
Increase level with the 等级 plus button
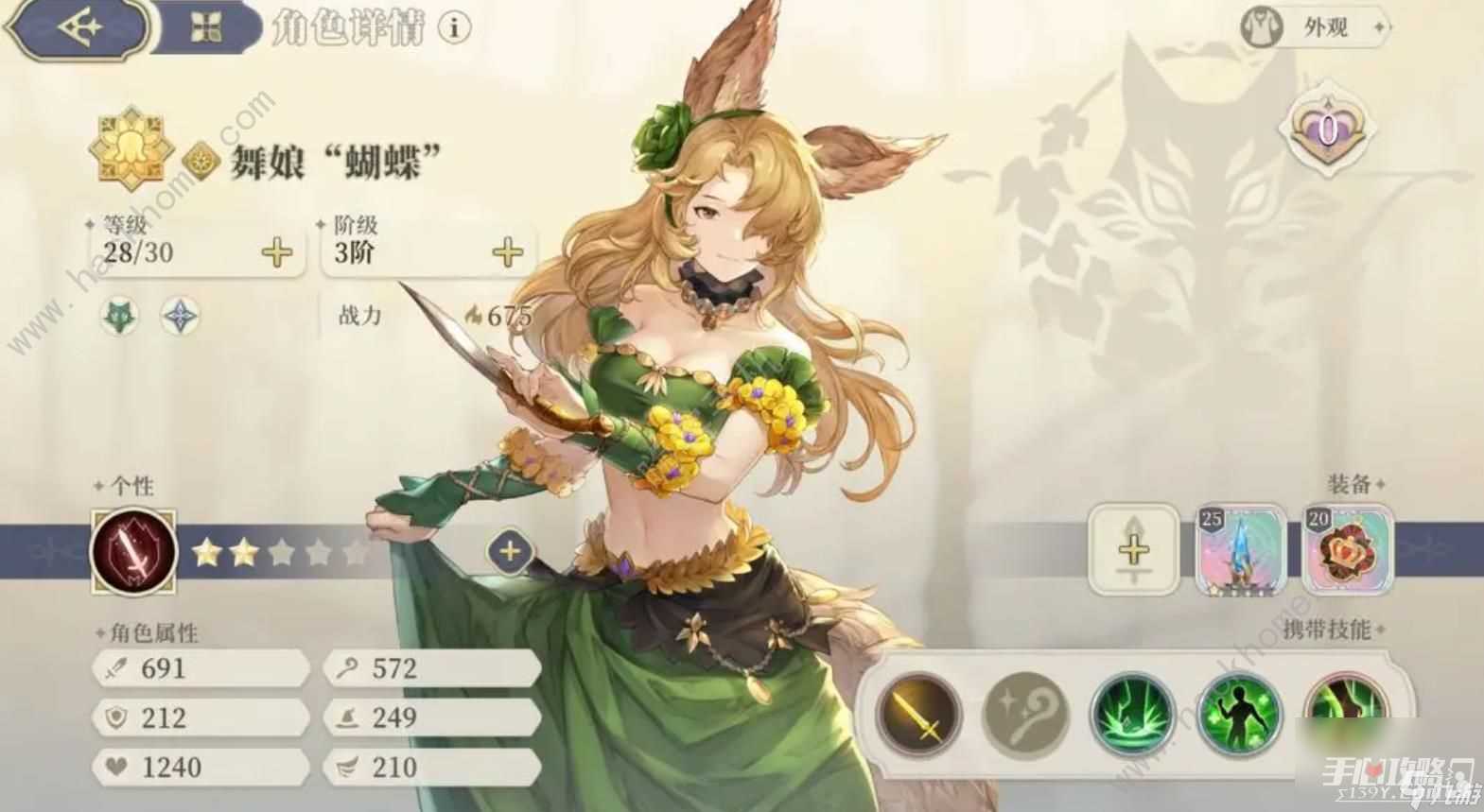[277, 252]
